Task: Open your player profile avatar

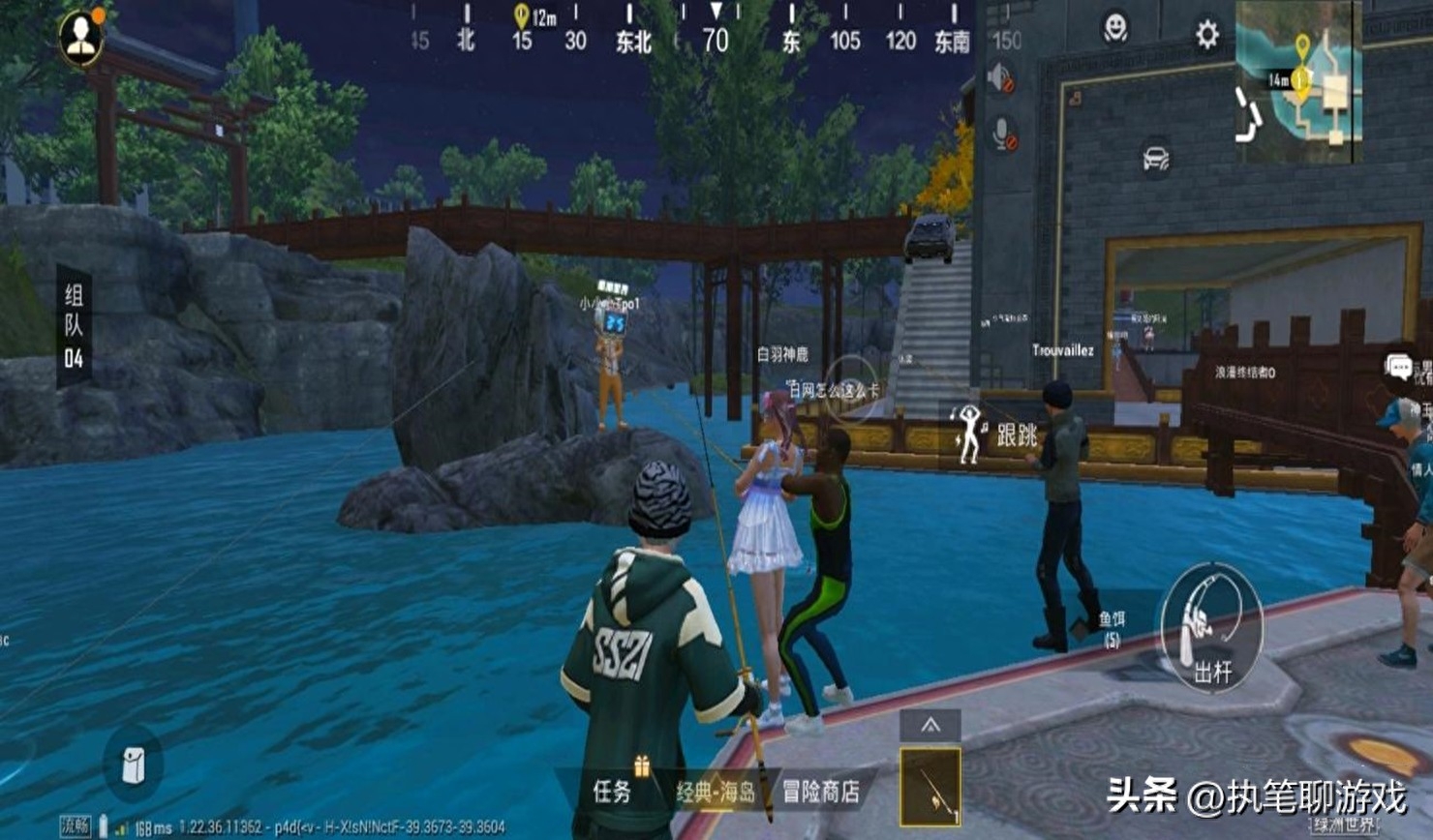Action: click(x=82, y=39)
